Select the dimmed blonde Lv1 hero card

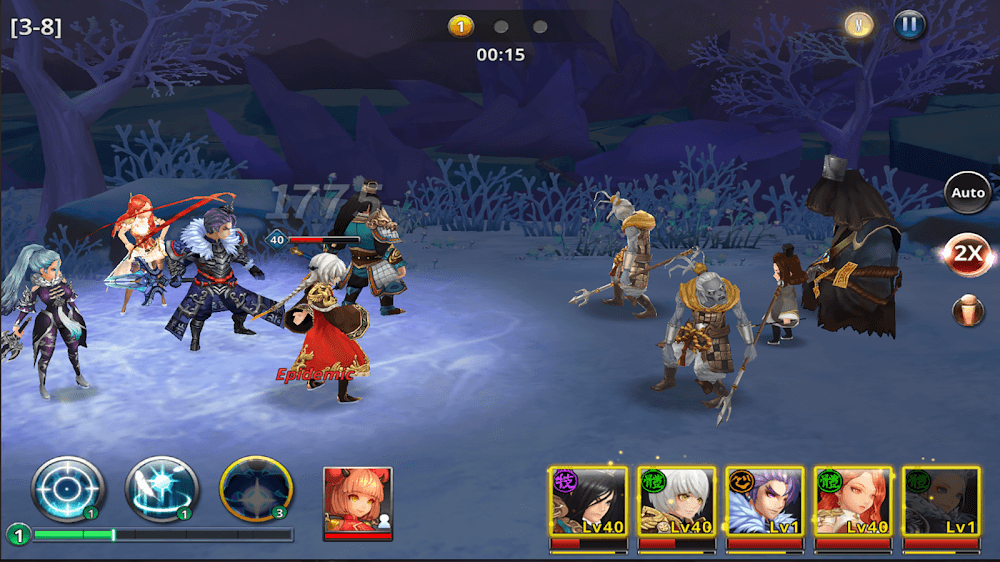coord(941,505)
